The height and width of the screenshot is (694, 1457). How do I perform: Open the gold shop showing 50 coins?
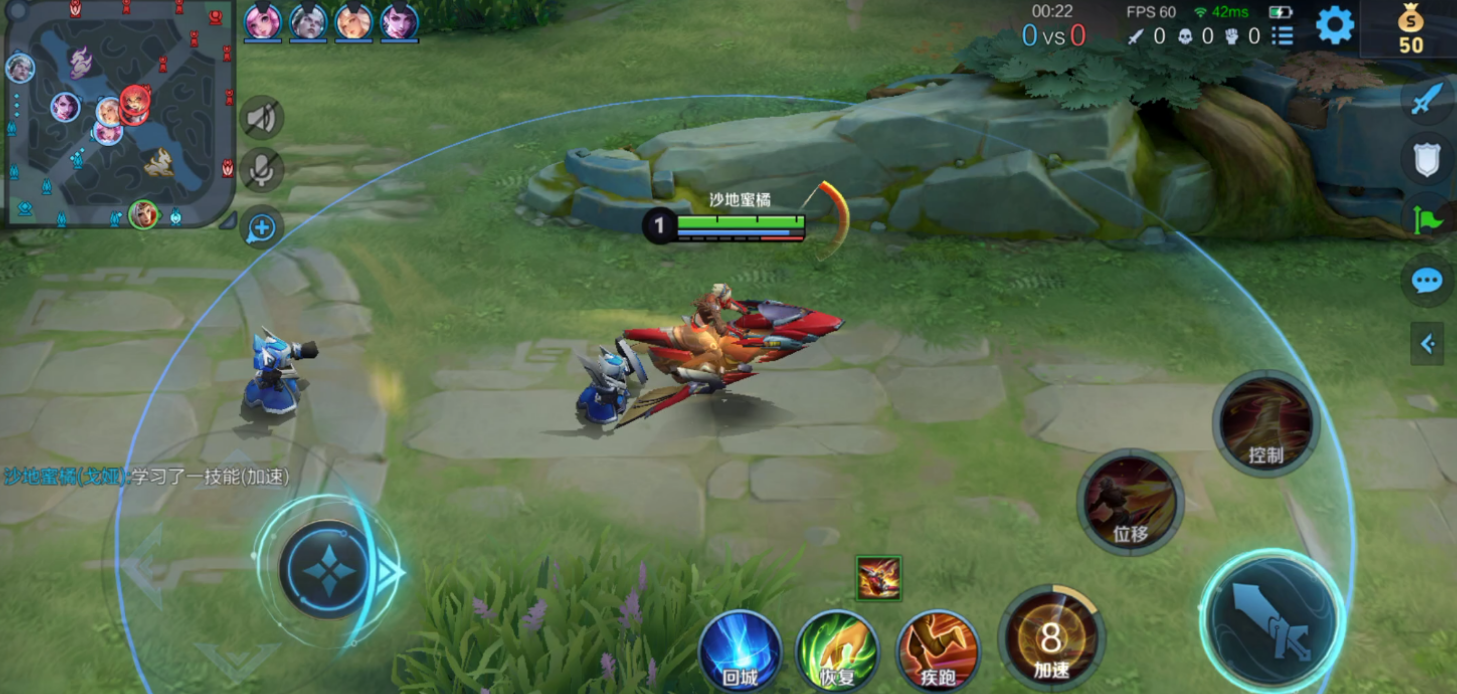pyautogui.click(x=1410, y=28)
